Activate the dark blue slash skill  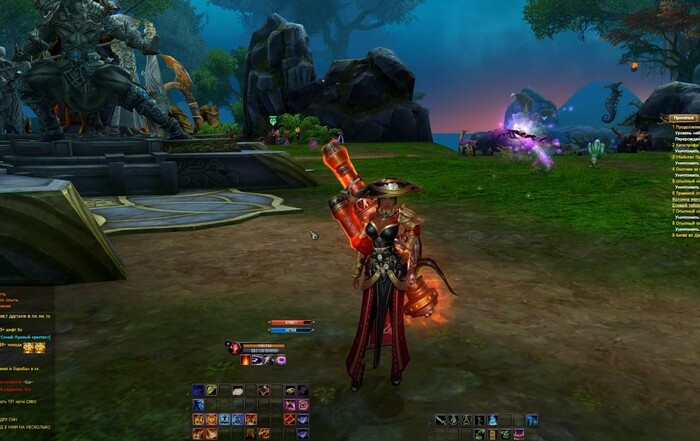tap(199, 390)
